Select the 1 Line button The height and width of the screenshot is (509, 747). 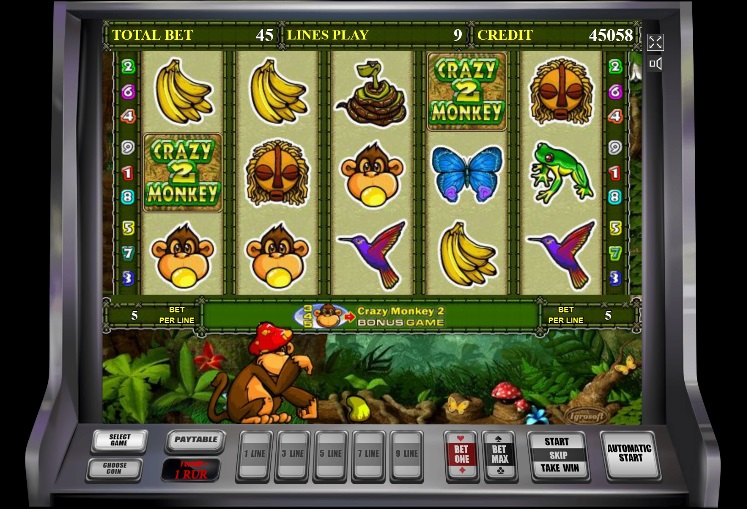(x=256, y=455)
